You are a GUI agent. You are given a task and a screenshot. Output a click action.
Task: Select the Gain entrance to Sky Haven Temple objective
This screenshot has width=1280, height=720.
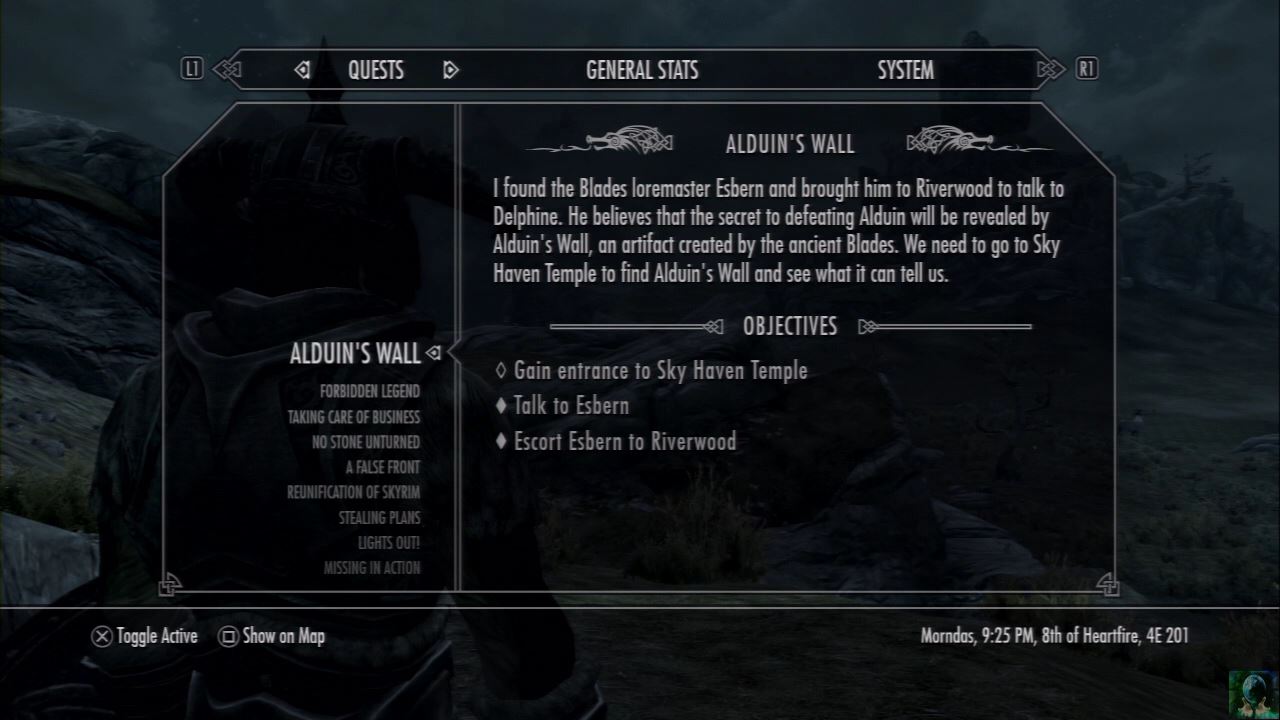pos(660,371)
